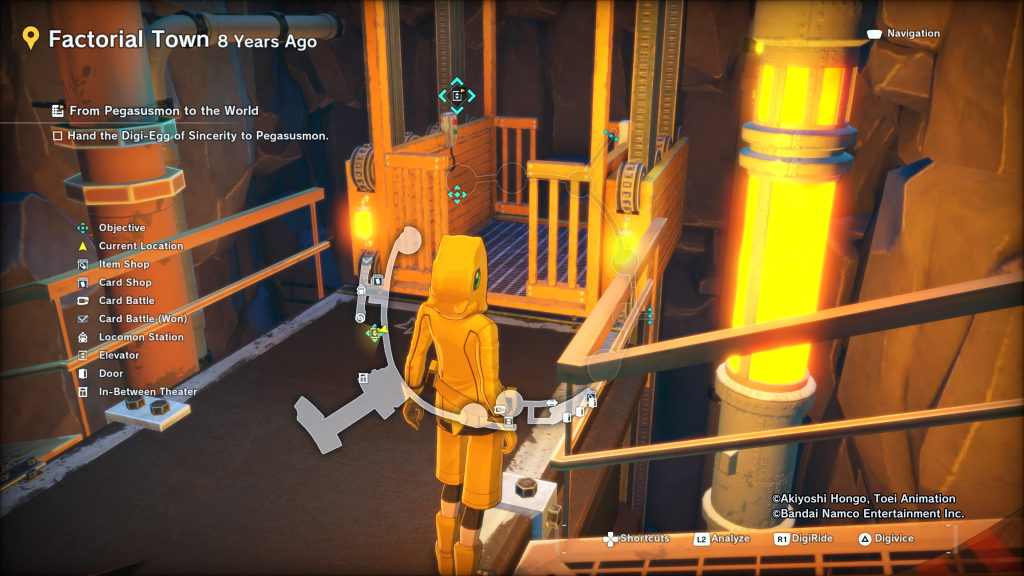1024x576 pixels.
Task: Select the Objective legend entry
Action: point(121,228)
